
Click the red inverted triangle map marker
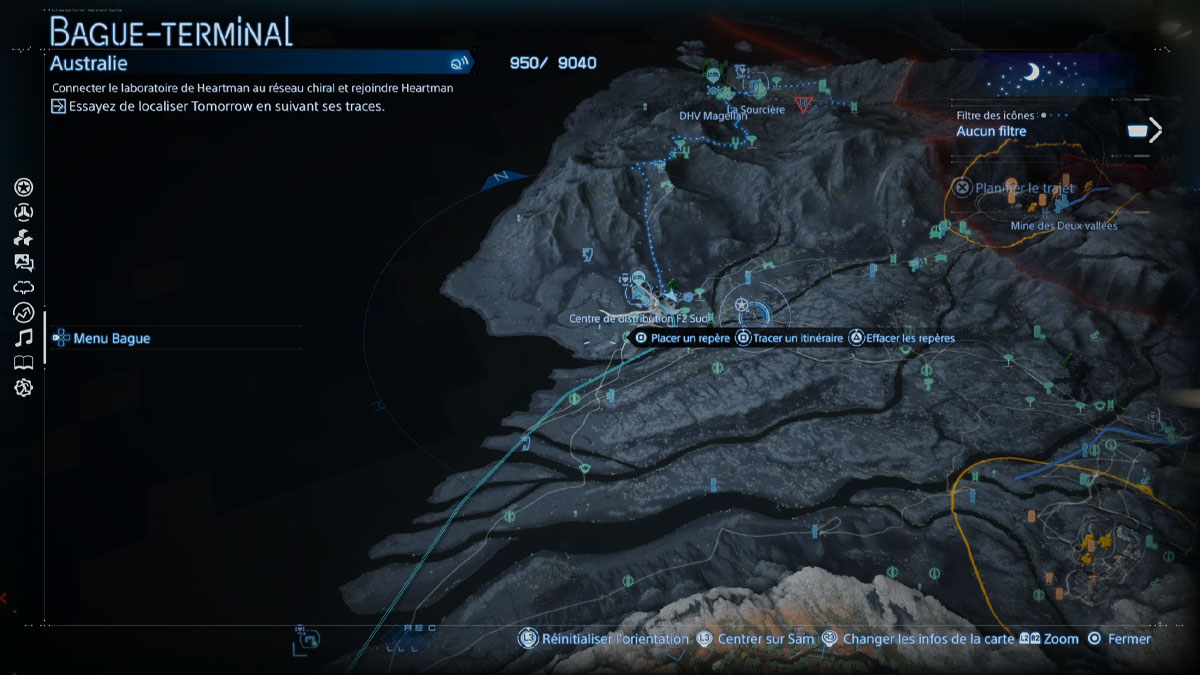[802, 104]
